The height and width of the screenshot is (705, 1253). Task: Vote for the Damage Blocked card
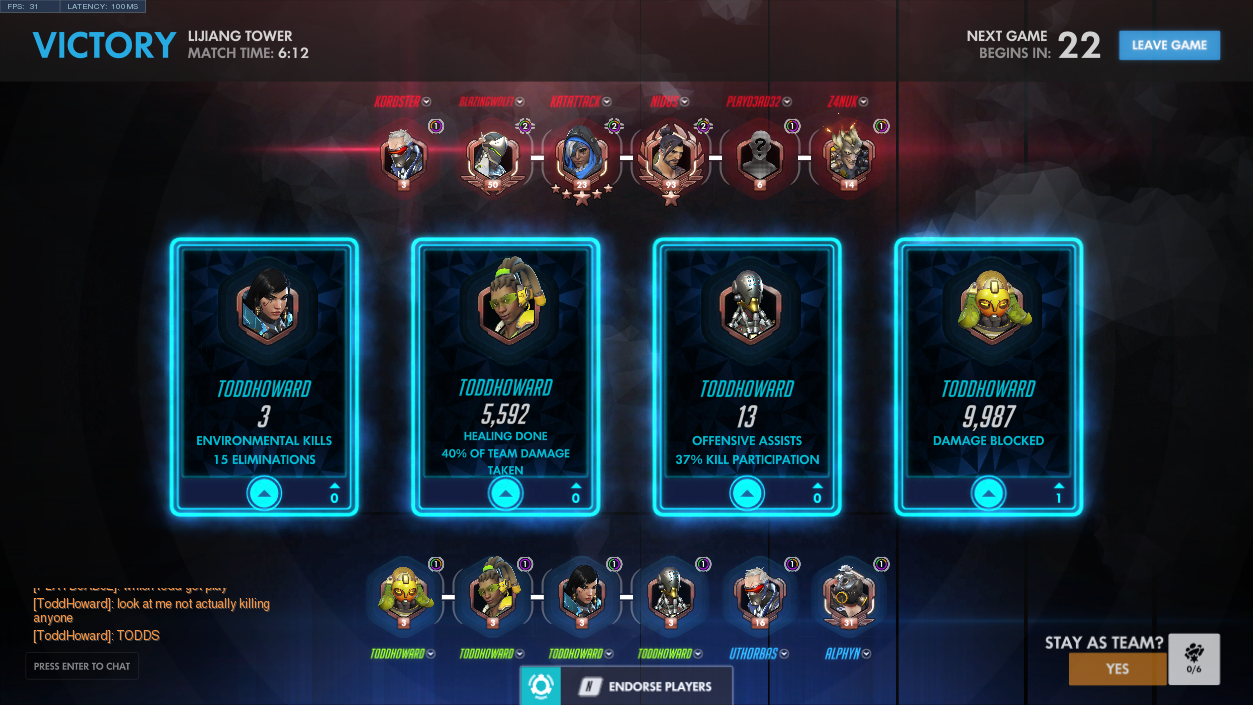(x=988, y=493)
